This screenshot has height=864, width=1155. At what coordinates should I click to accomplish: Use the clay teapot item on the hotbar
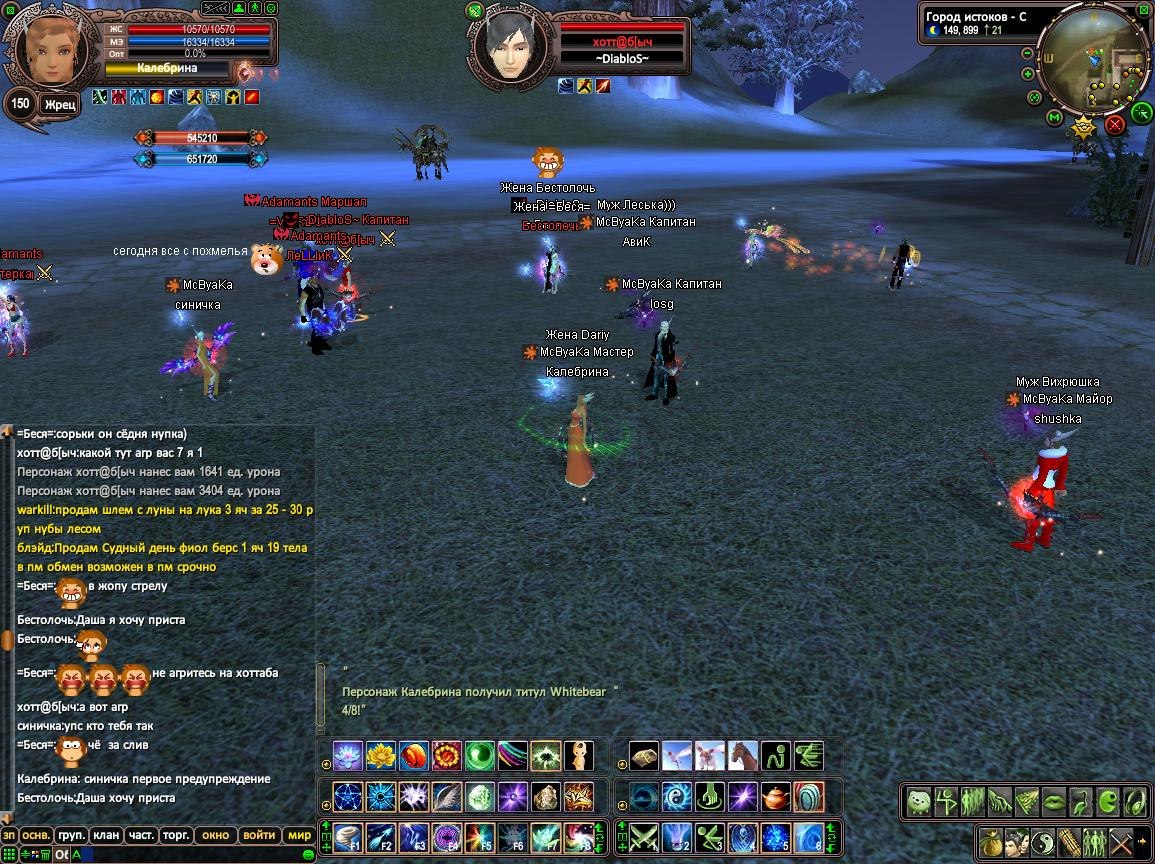point(775,796)
